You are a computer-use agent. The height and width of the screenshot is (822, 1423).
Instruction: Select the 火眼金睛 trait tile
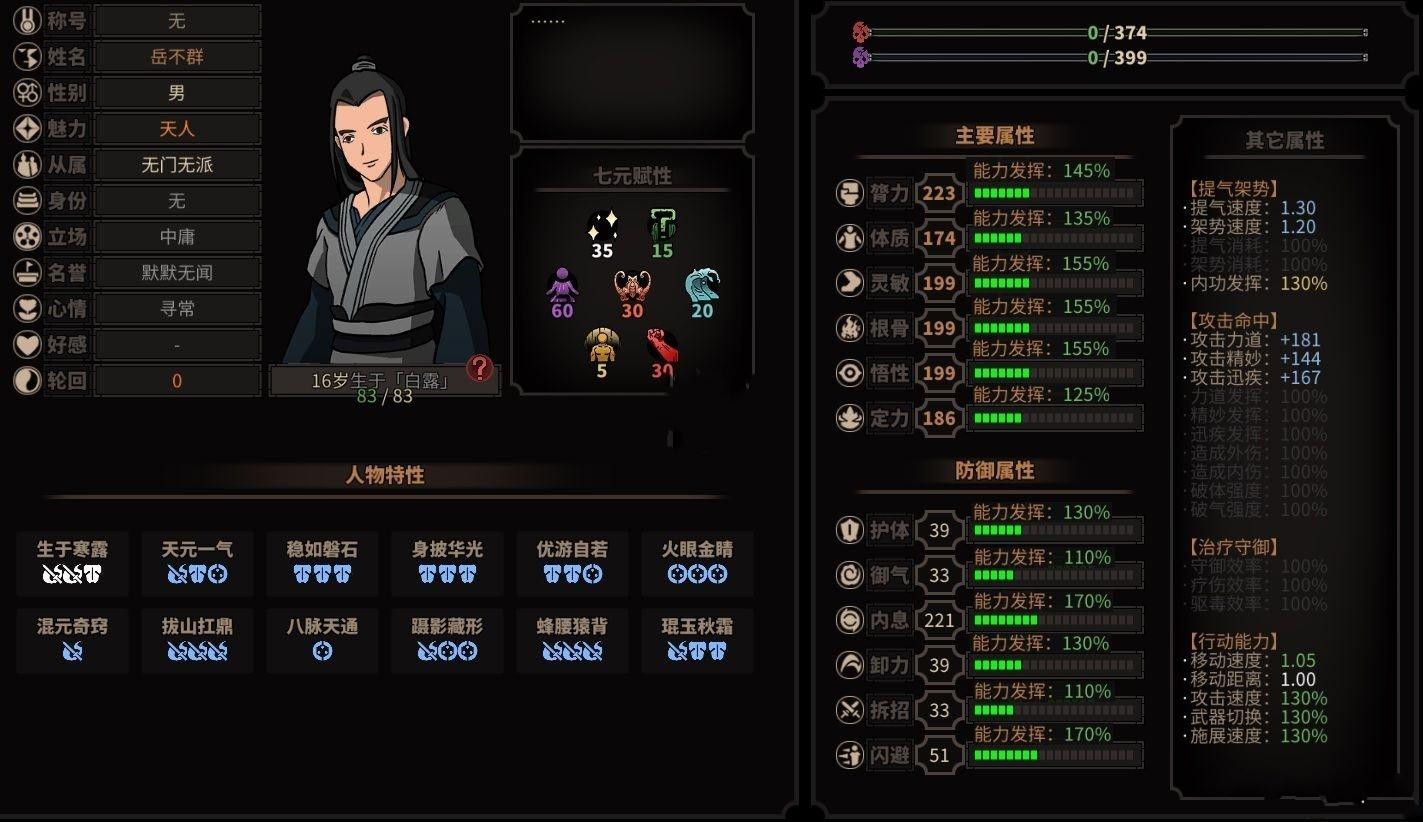coord(697,562)
